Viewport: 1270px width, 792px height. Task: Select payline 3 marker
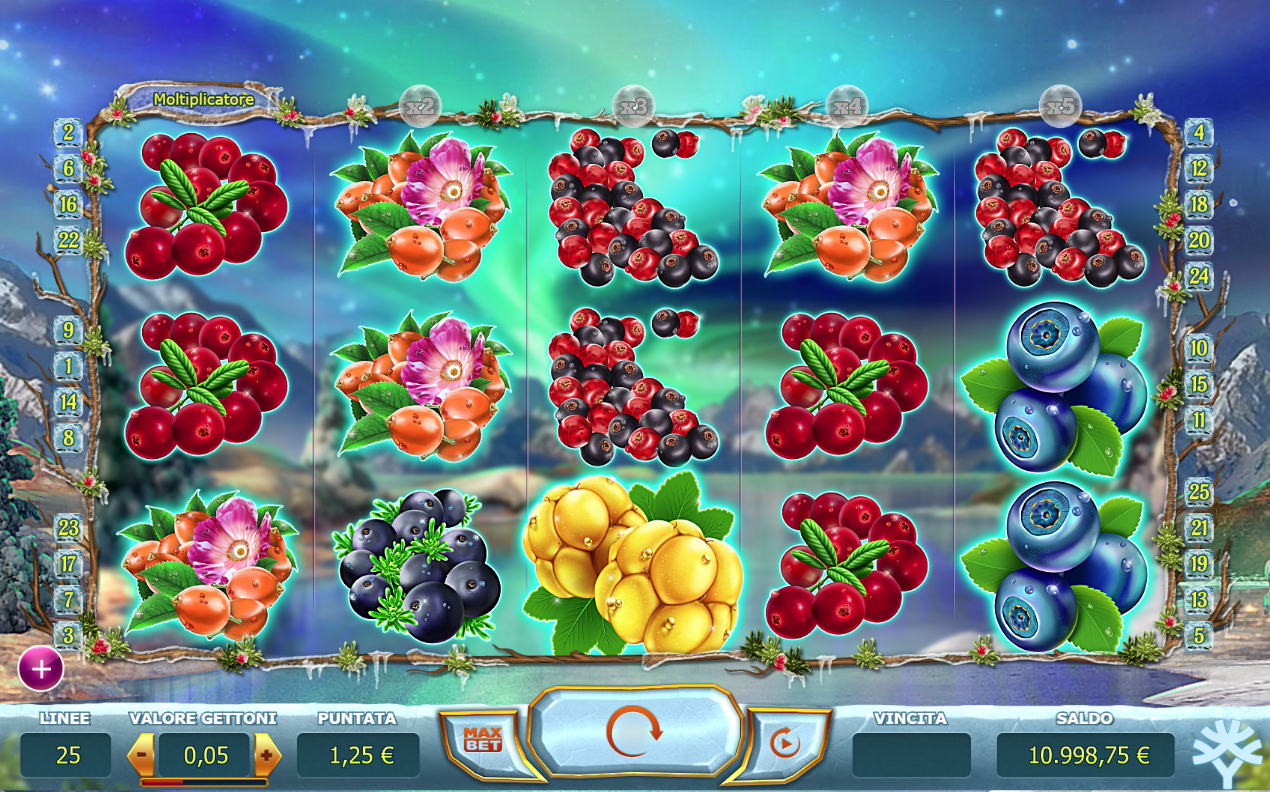pyautogui.click(x=68, y=635)
